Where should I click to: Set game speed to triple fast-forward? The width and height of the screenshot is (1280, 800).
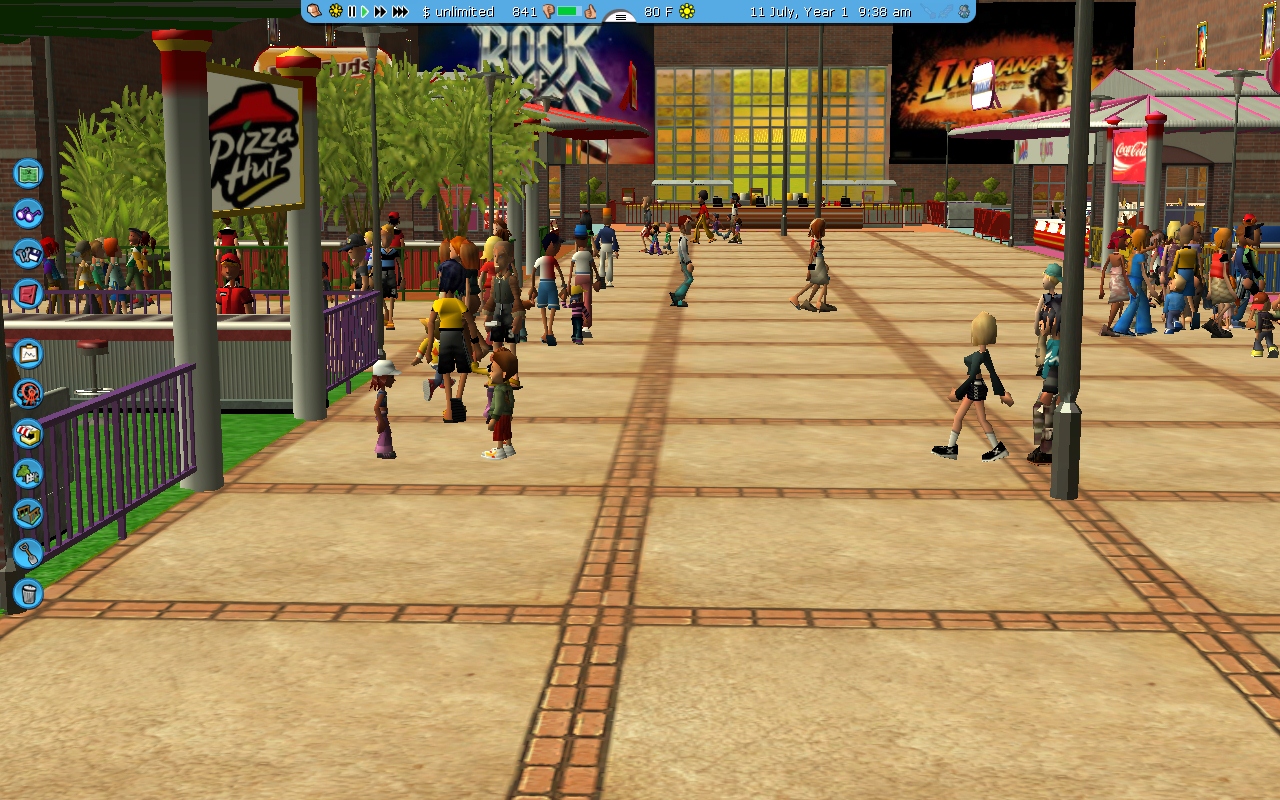click(x=400, y=12)
